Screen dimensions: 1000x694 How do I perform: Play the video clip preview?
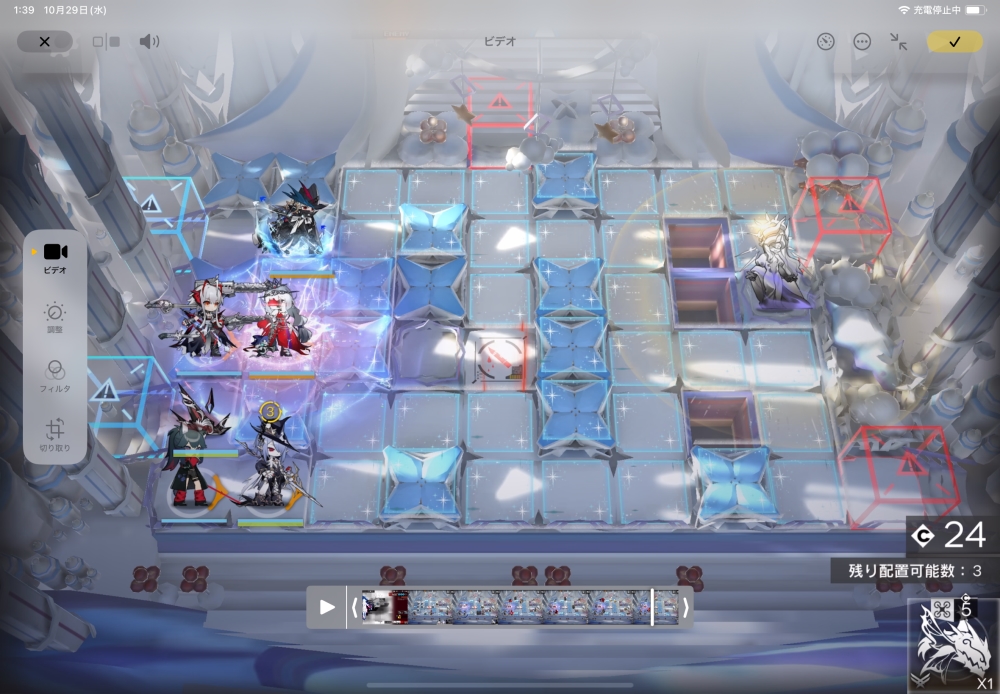327,607
